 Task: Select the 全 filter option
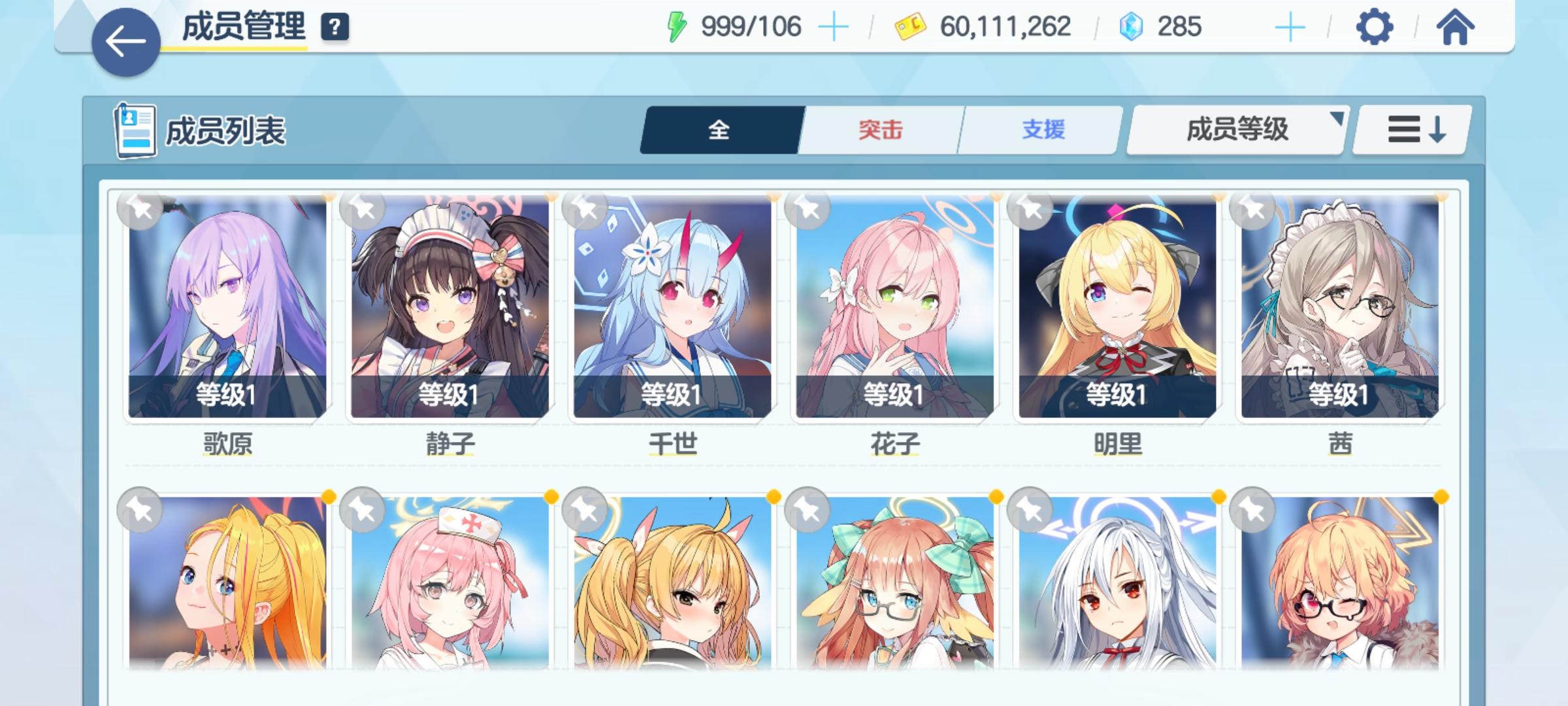tap(719, 131)
